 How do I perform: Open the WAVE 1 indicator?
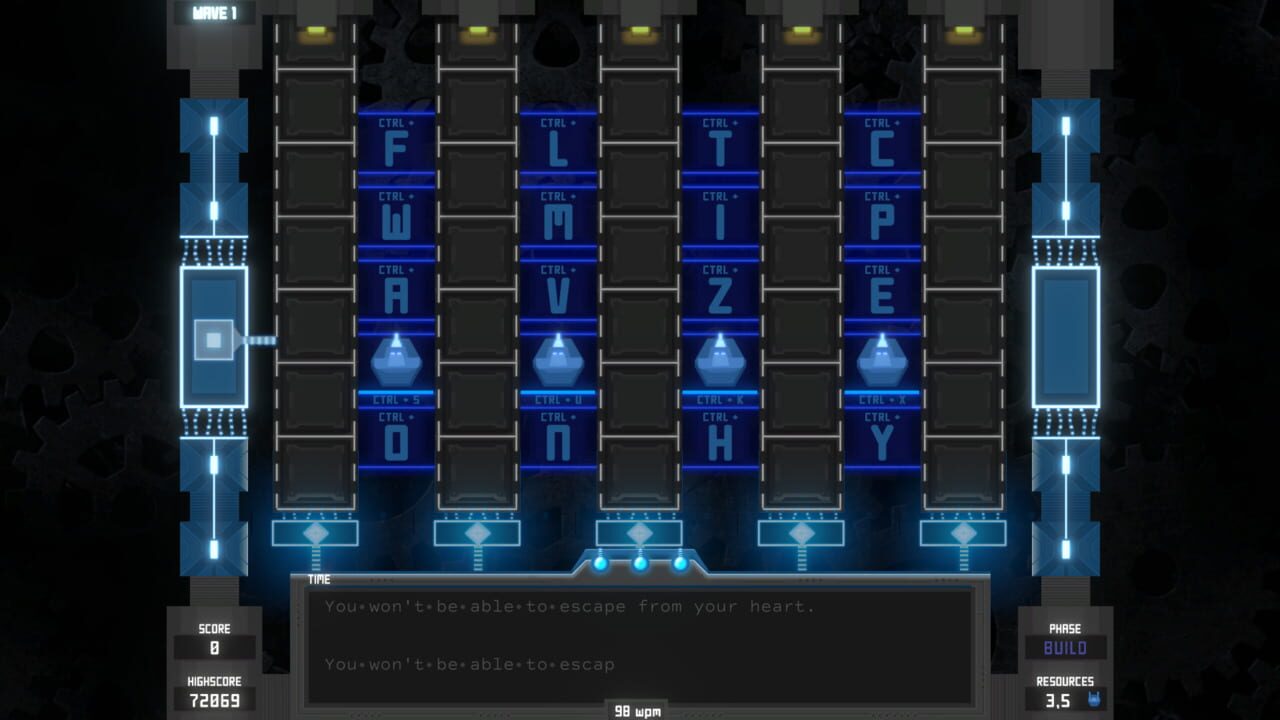(x=213, y=14)
